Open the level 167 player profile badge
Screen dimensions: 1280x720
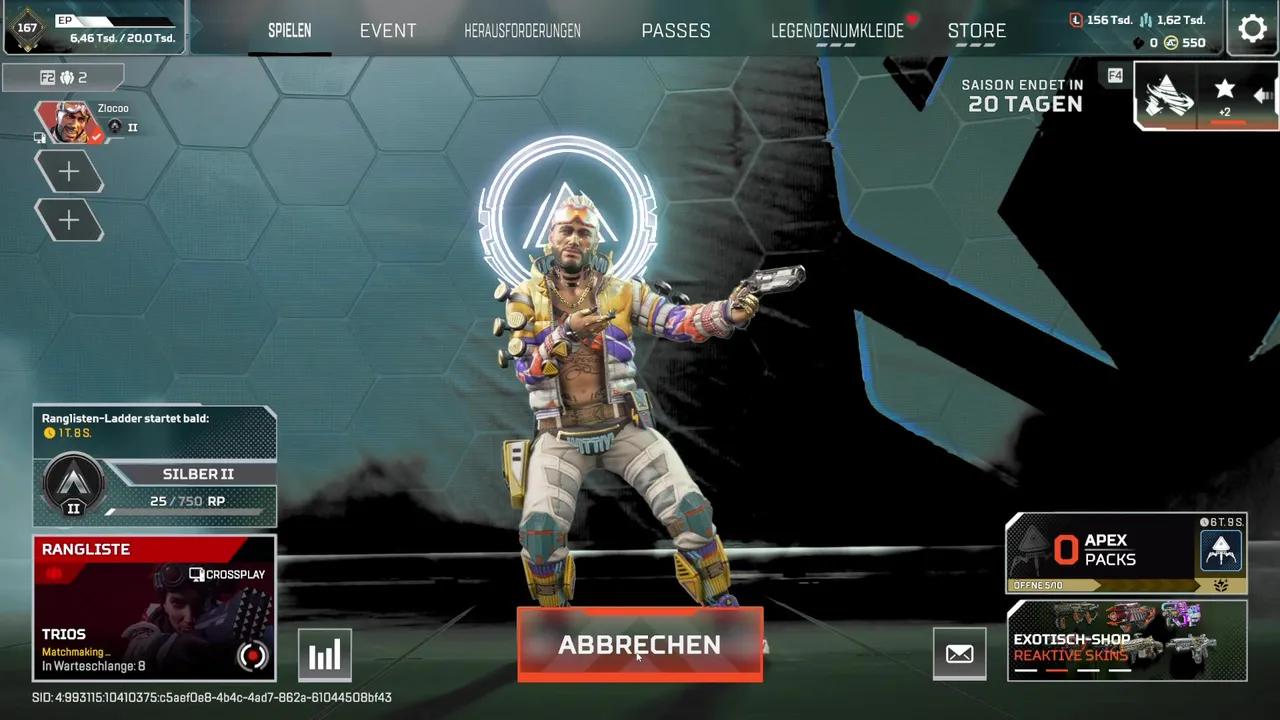(27, 28)
